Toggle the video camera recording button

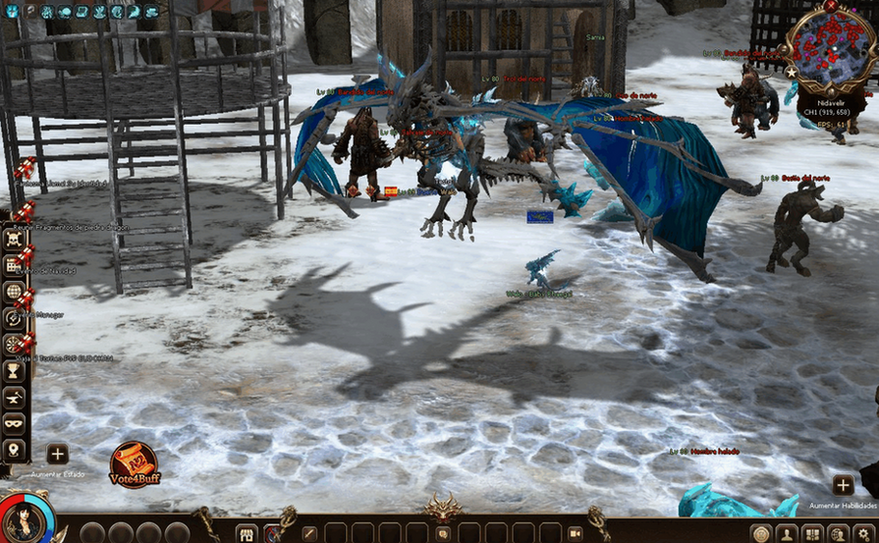[576, 533]
